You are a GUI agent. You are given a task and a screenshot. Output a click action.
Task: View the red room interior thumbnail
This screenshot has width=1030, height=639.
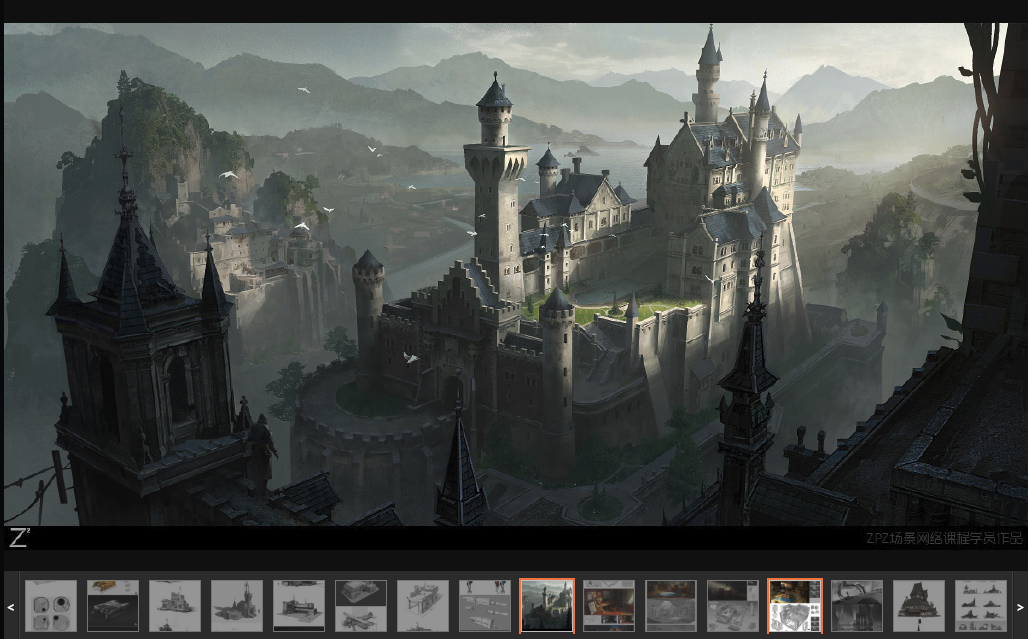(x=609, y=606)
